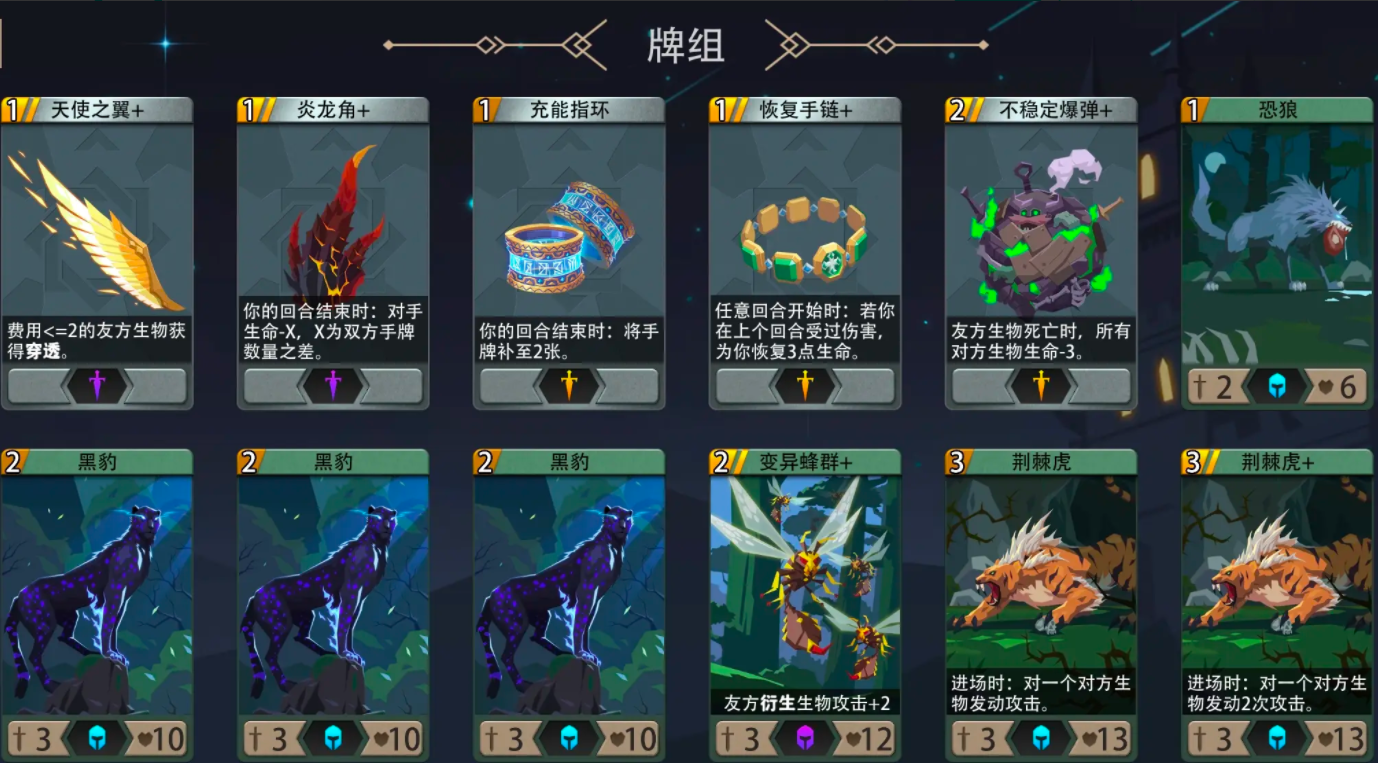Image resolution: width=1378 pixels, height=763 pixels.
Task: Click the orange sword icon on 恢复手链+ card
Action: pyautogui.click(x=805, y=384)
